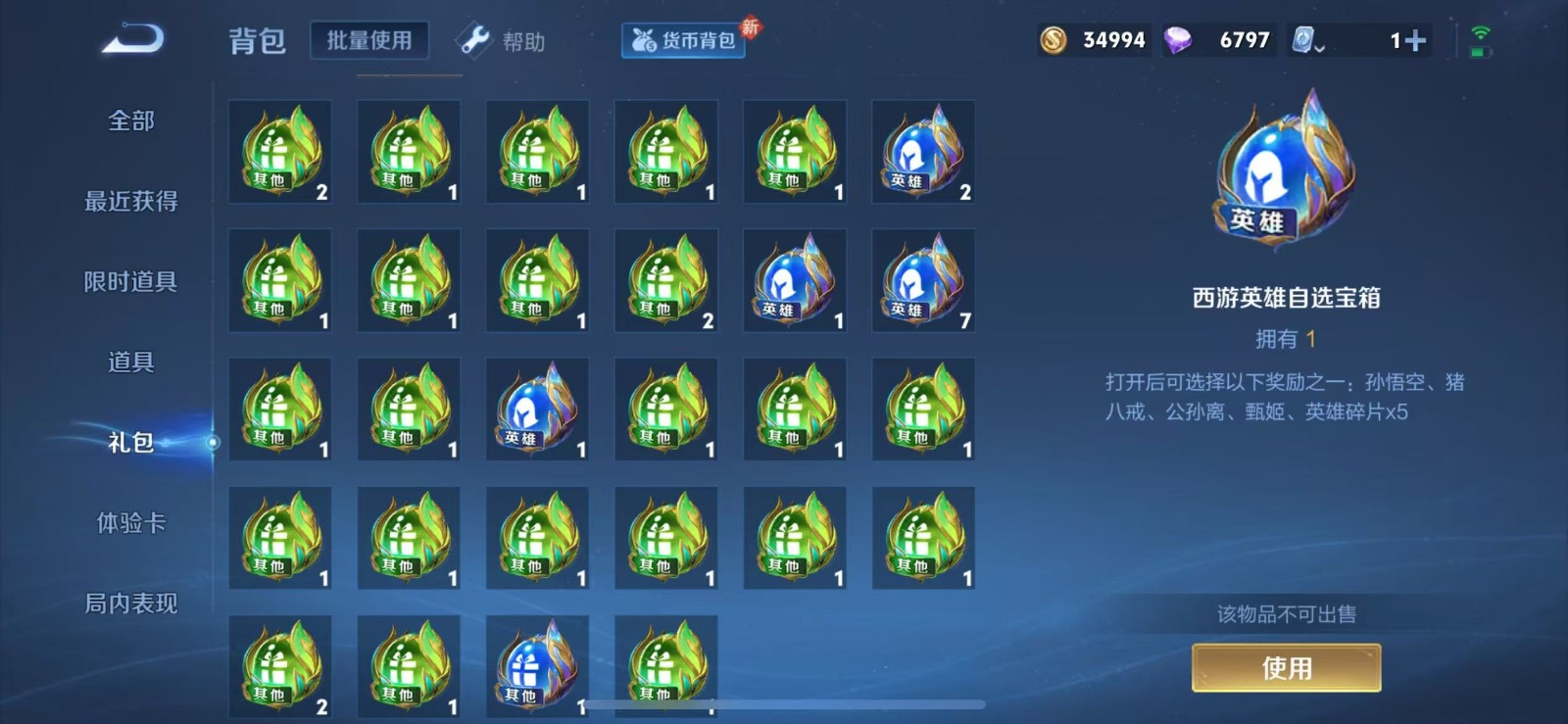Image resolution: width=1568 pixels, height=724 pixels.
Task: Open the 帮助 help page
Action: 501,41
